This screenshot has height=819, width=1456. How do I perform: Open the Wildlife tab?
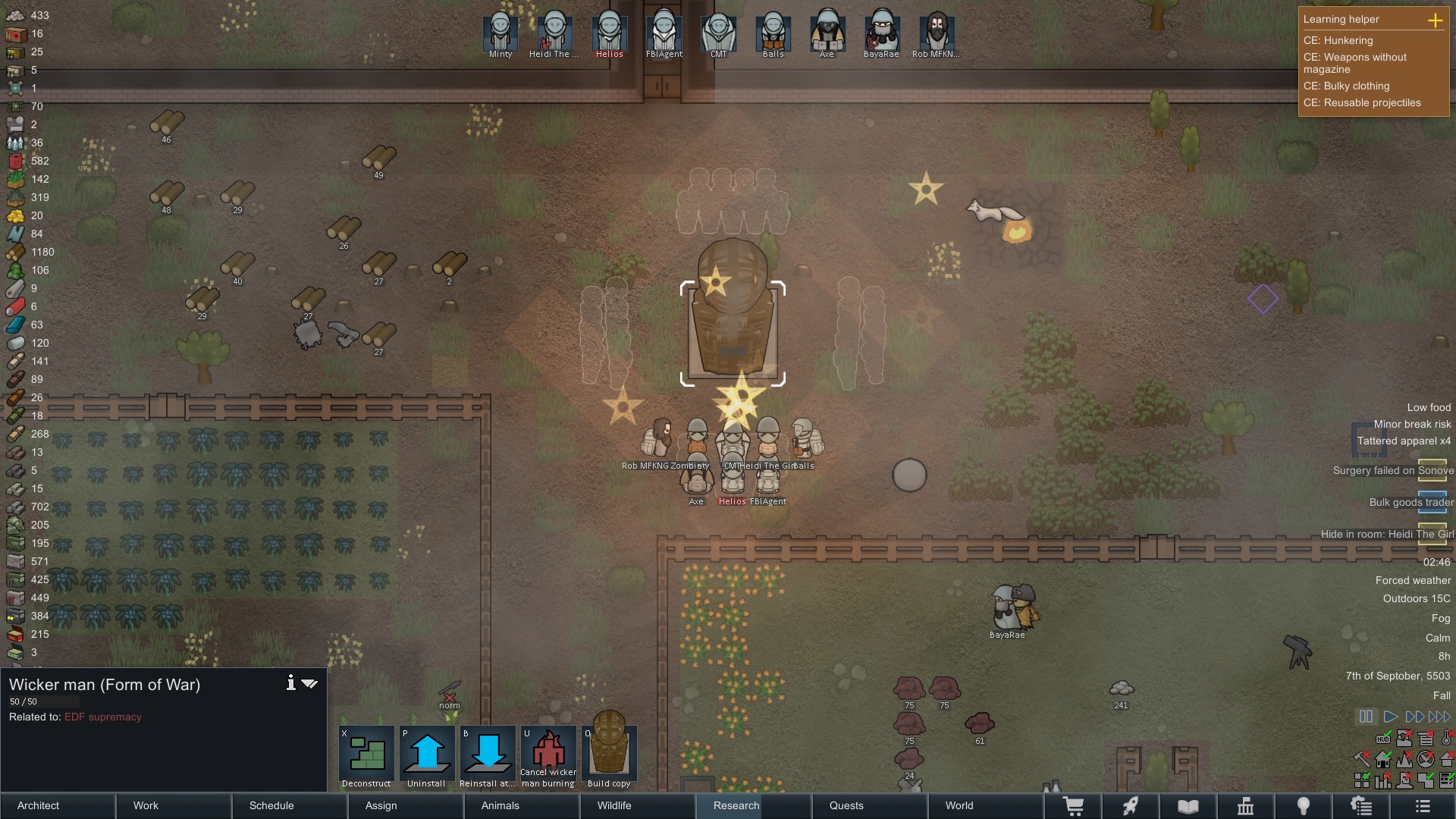(x=638, y=805)
